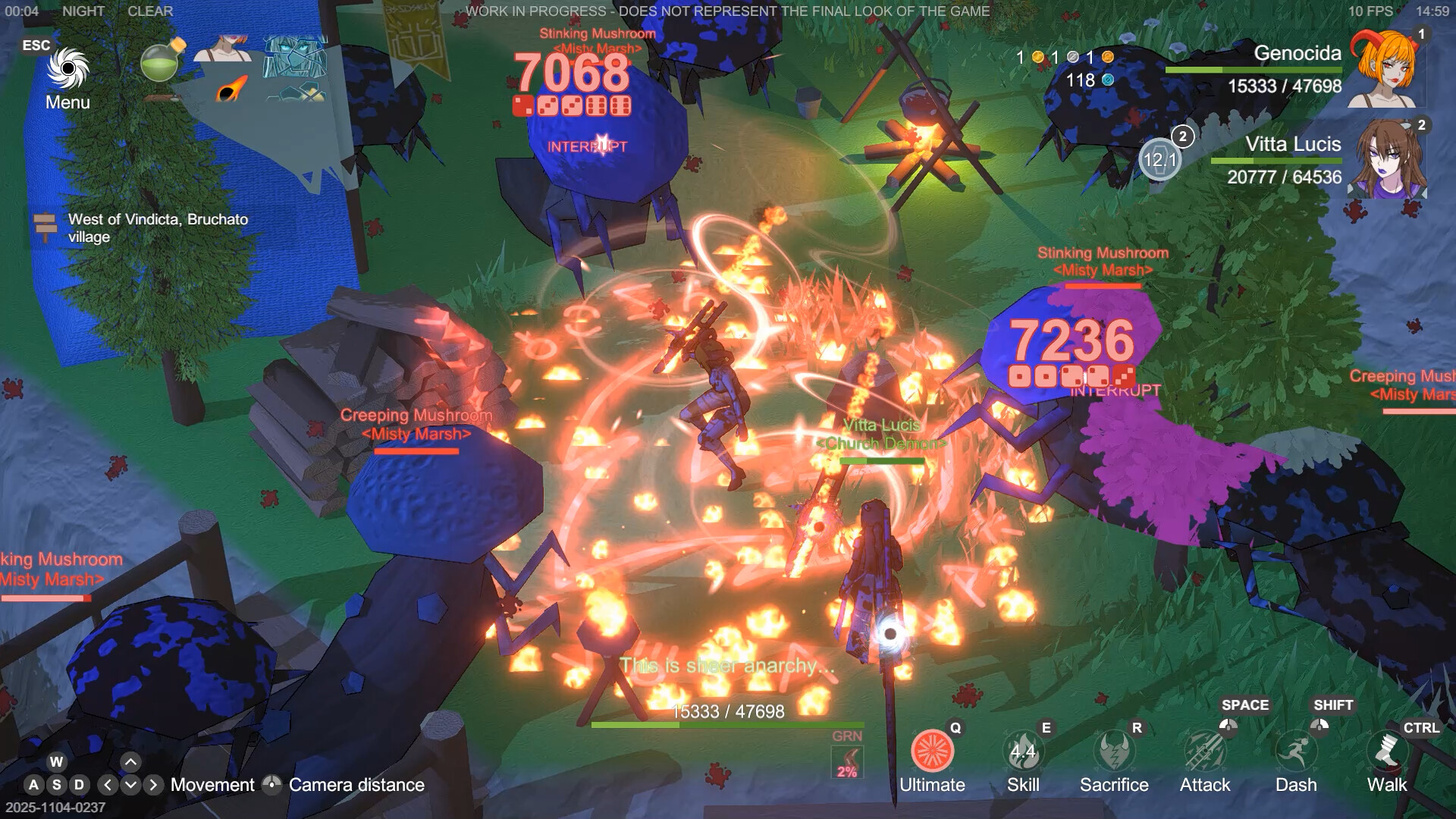Activate the Ultimate ability

(932, 752)
